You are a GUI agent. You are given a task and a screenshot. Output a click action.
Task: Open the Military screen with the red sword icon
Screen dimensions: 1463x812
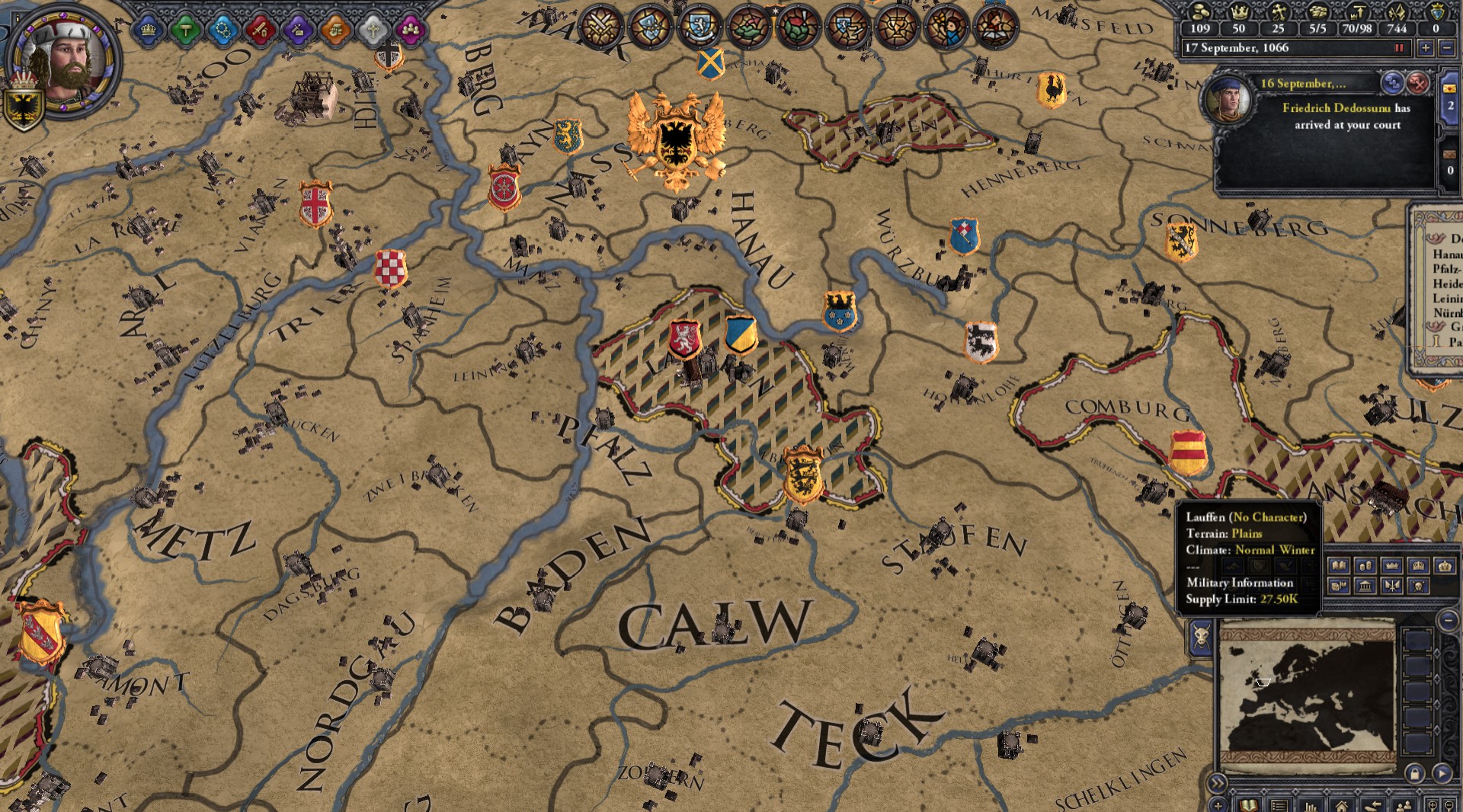[262, 29]
